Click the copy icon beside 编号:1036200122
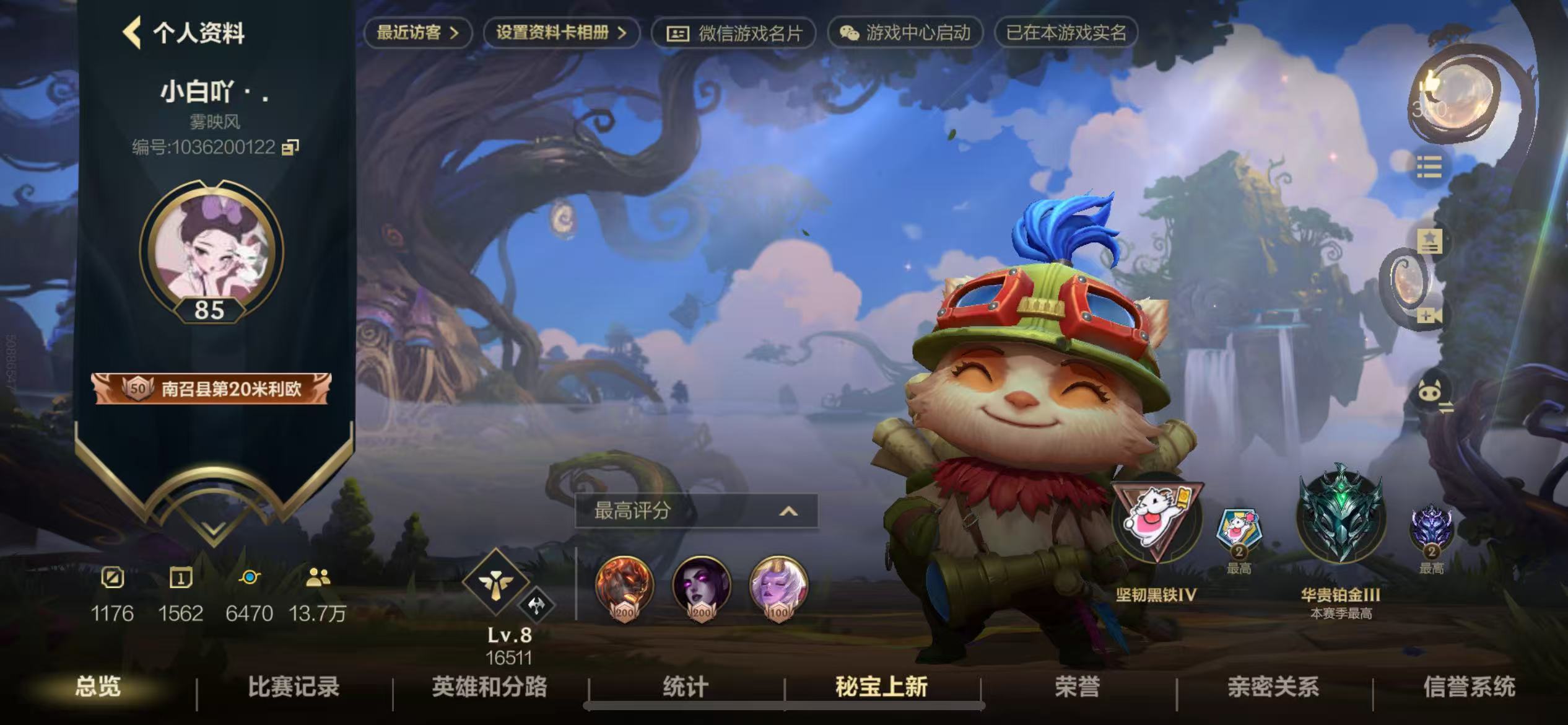 pos(289,149)
